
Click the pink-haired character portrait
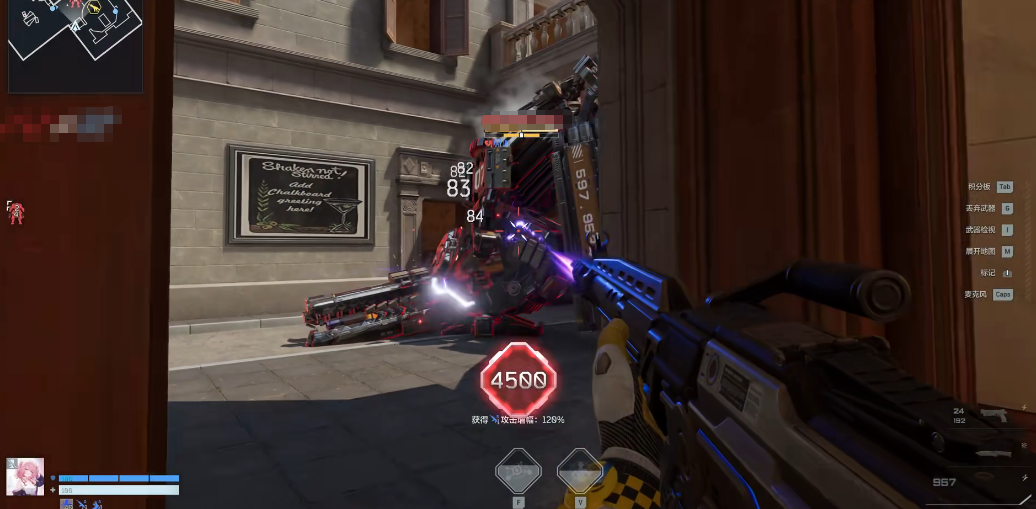pos(24,476)
